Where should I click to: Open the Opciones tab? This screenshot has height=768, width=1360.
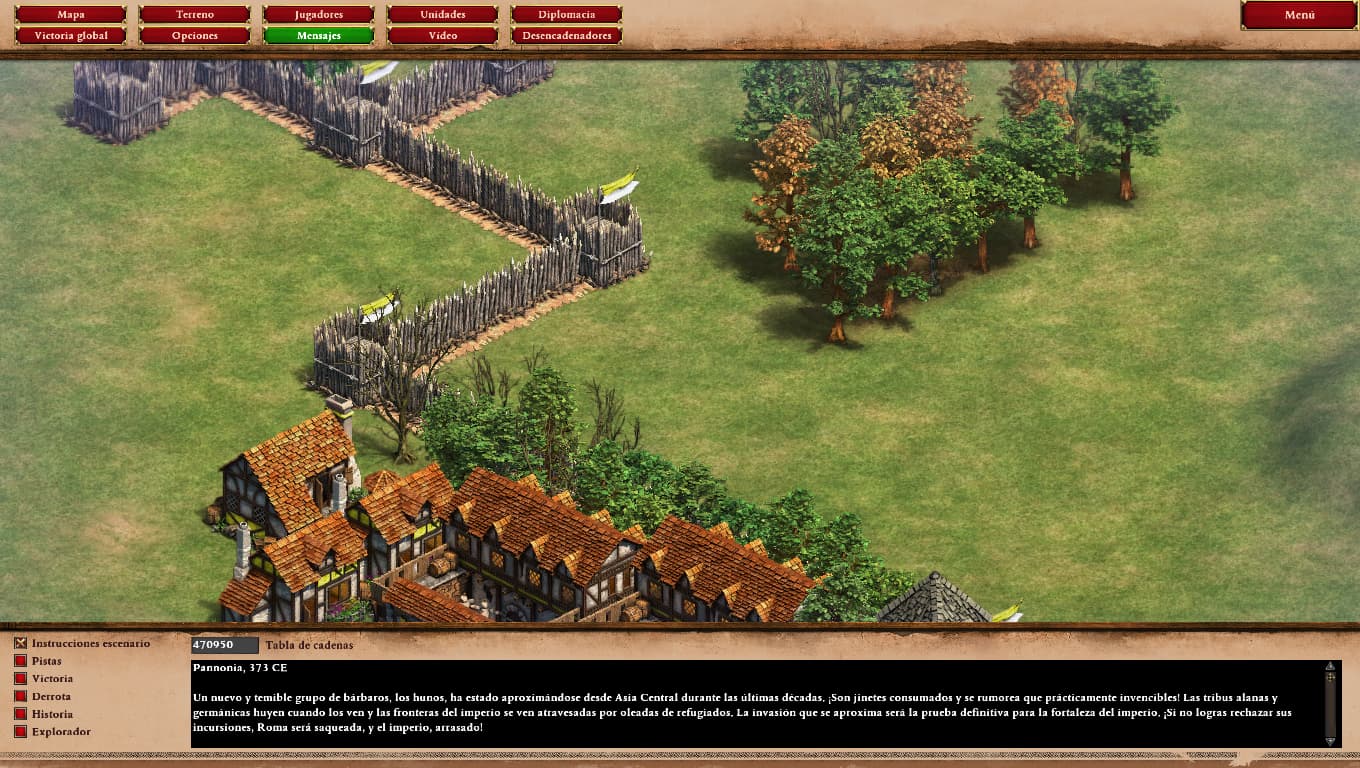[195, 36]
